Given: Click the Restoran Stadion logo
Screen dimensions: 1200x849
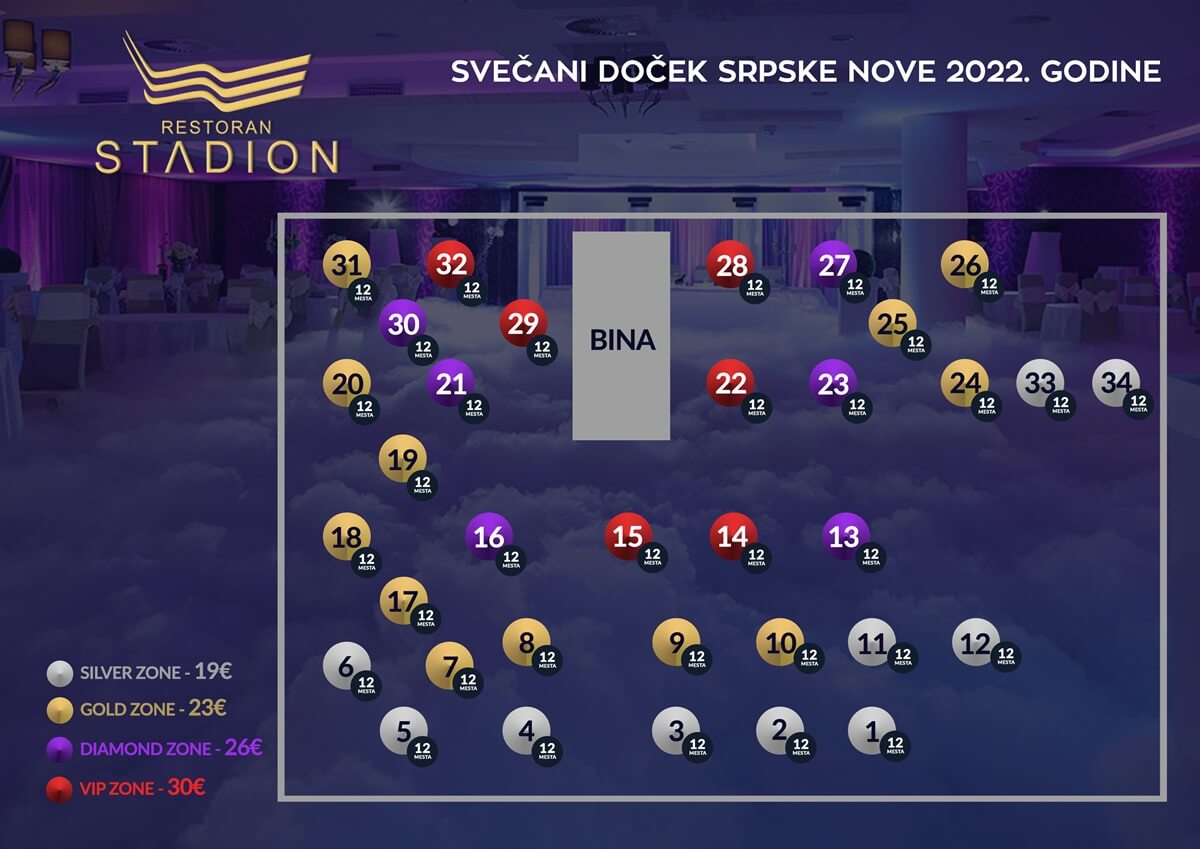Looking at the screenshot, I should click(x=217, y=103).
